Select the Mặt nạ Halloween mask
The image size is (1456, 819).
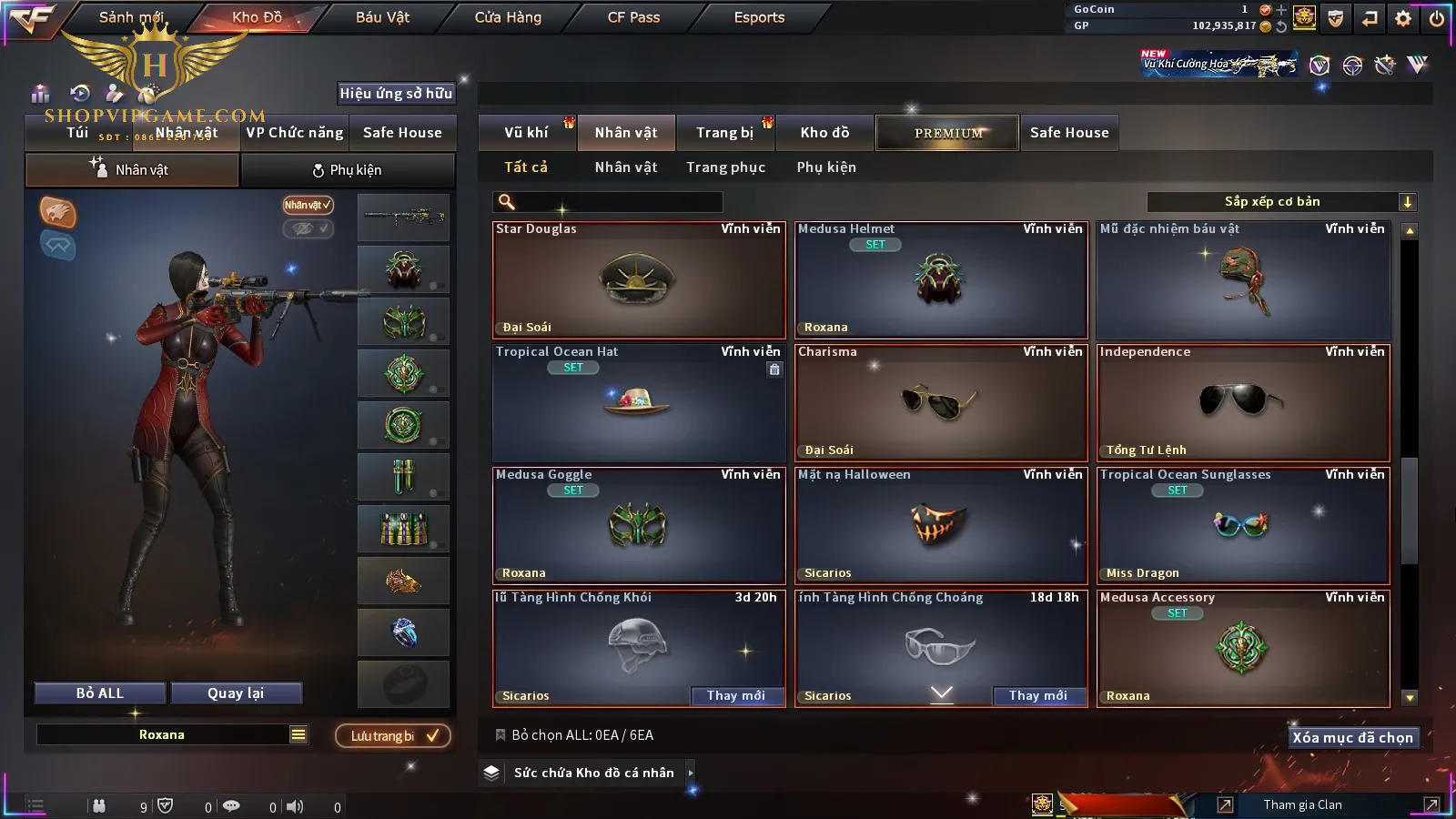pos(940,526)
